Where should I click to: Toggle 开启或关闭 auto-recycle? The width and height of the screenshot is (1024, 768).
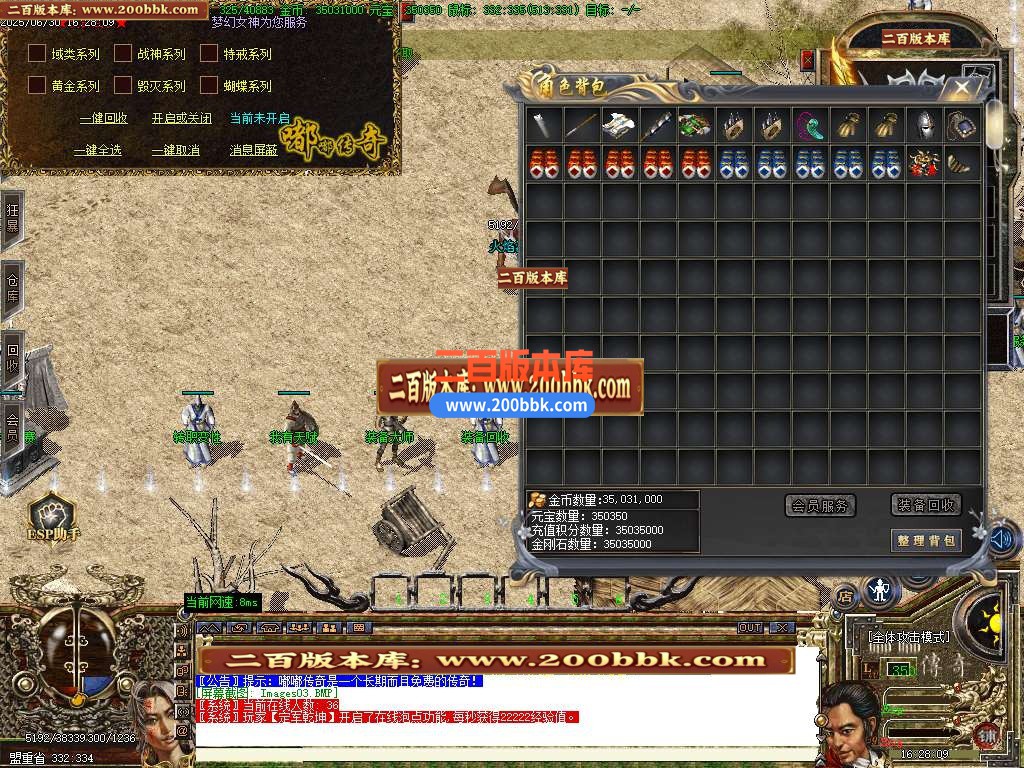pos(181,118)
